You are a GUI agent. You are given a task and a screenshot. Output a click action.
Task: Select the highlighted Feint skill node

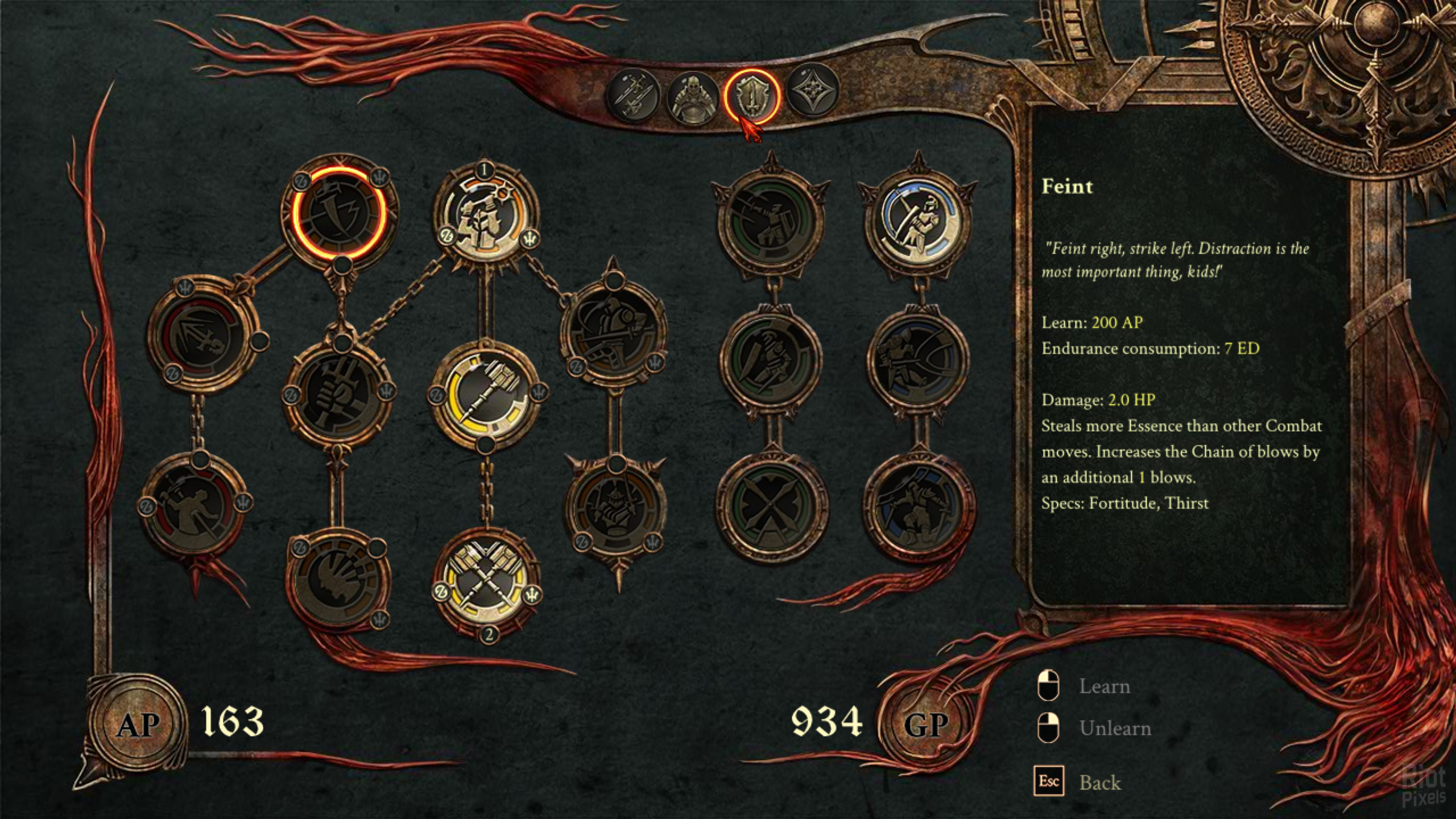(340, 213)
